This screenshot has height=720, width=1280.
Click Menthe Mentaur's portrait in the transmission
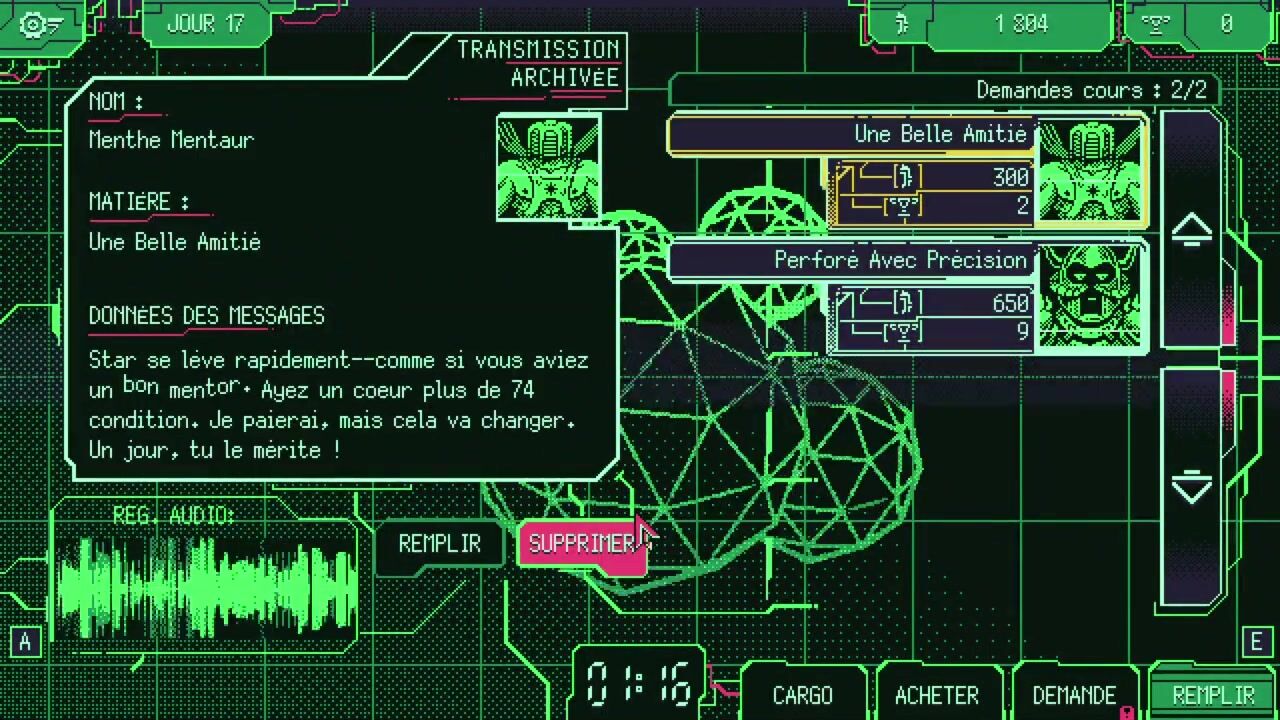[548, 167]
